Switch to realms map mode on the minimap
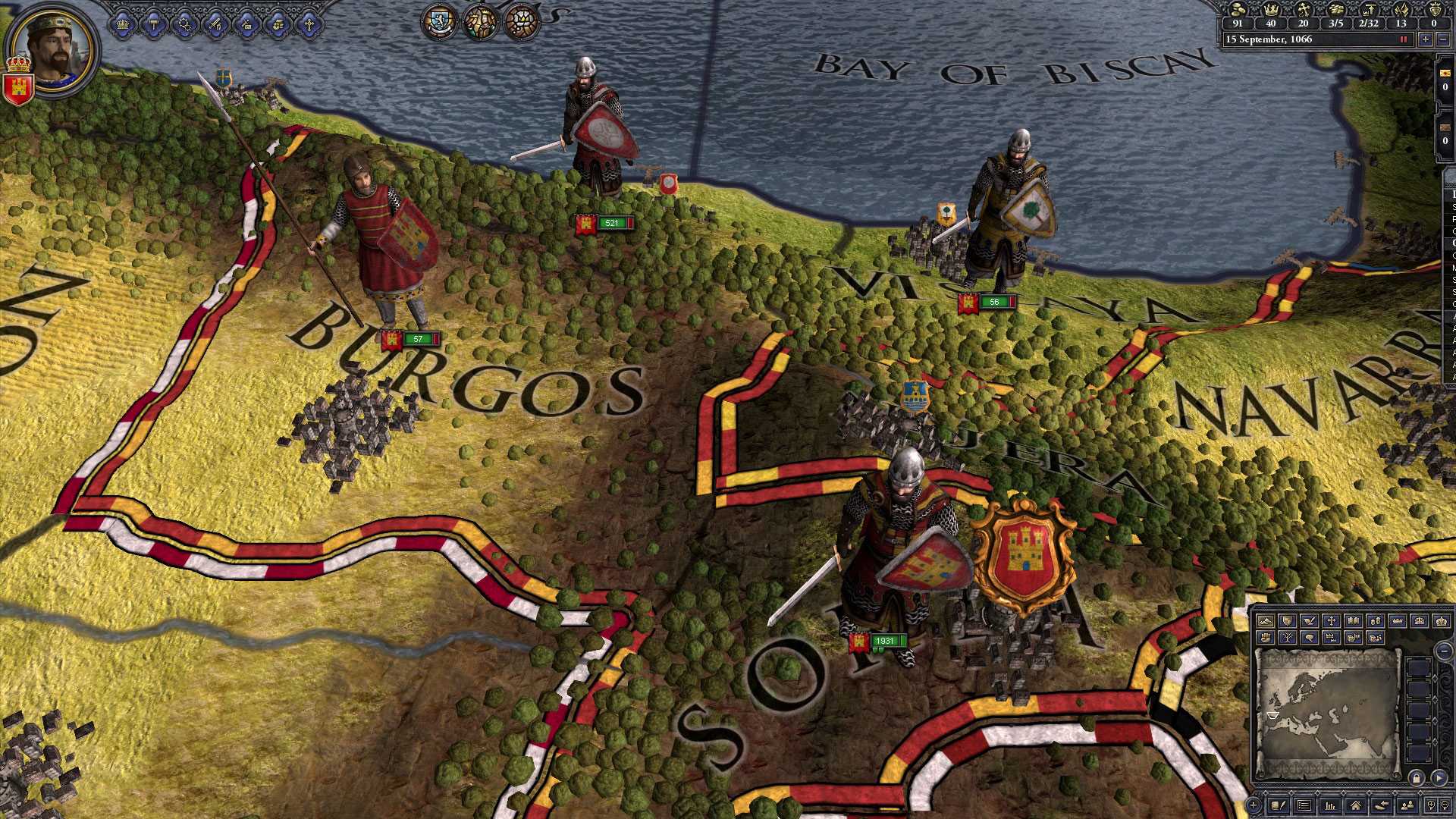This screenshot has height=819, width=1456. (1287, 620)
